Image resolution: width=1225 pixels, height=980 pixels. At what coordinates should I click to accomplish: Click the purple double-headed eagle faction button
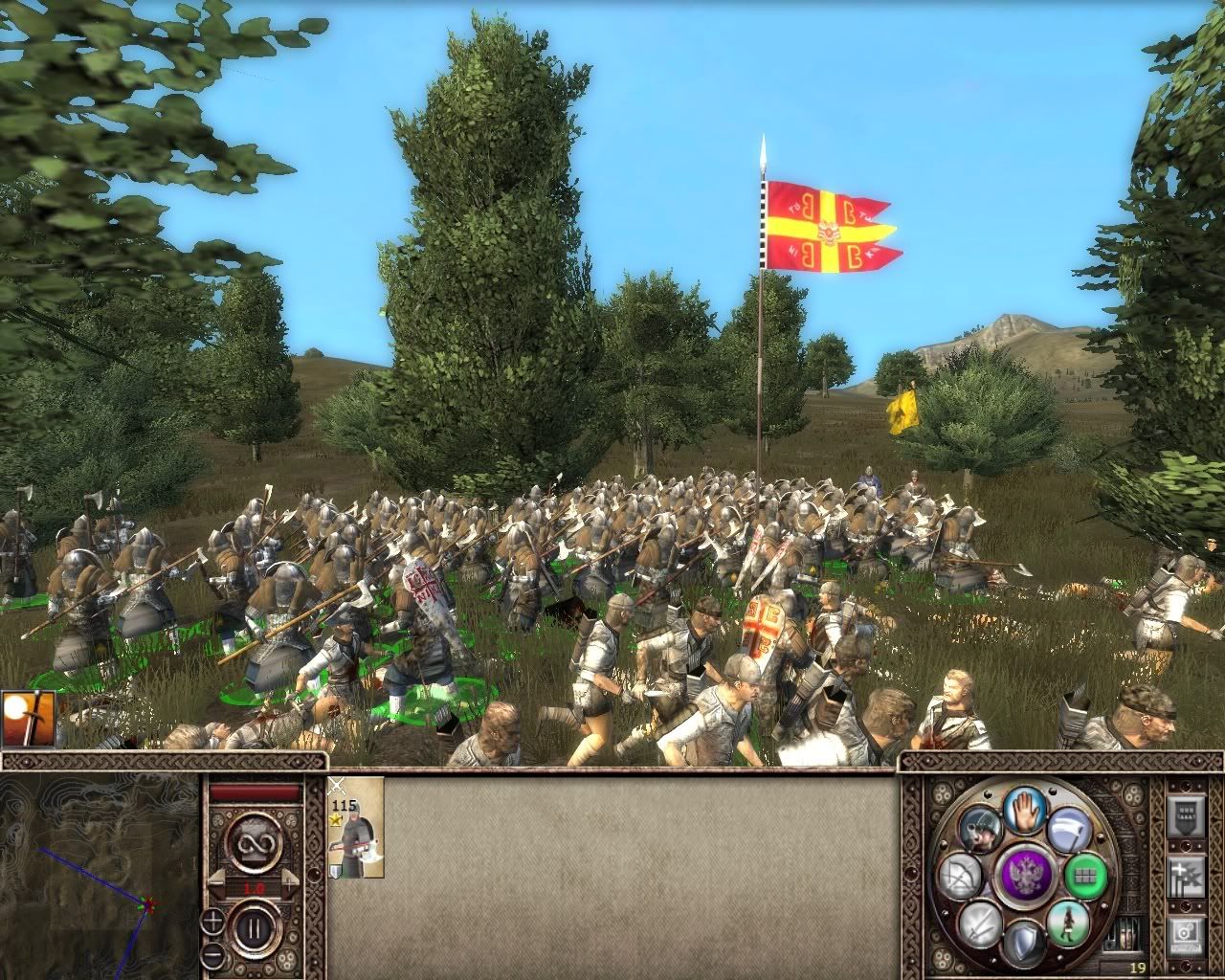tap(1027, 875)
